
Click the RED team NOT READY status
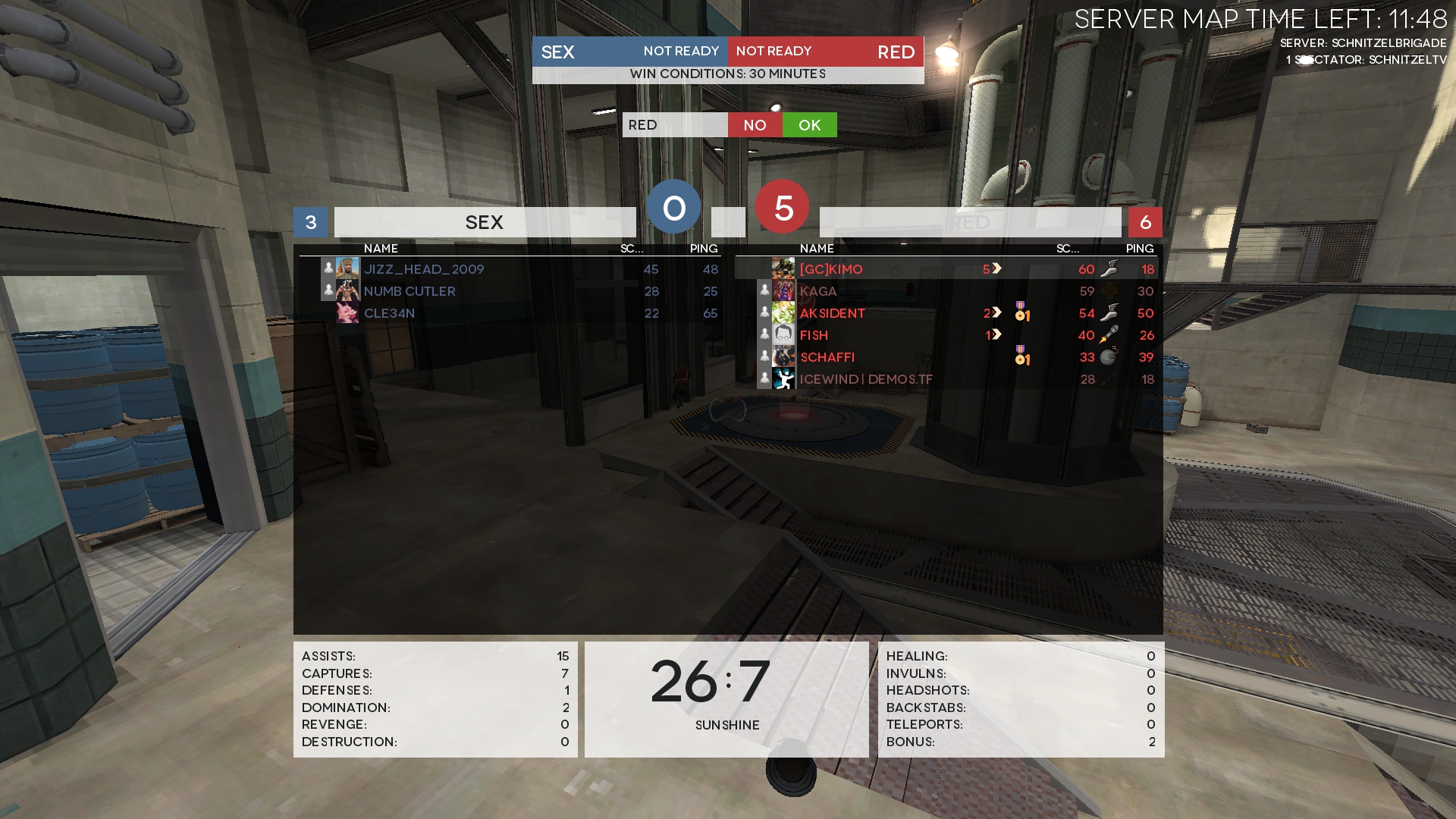[773, 52]
